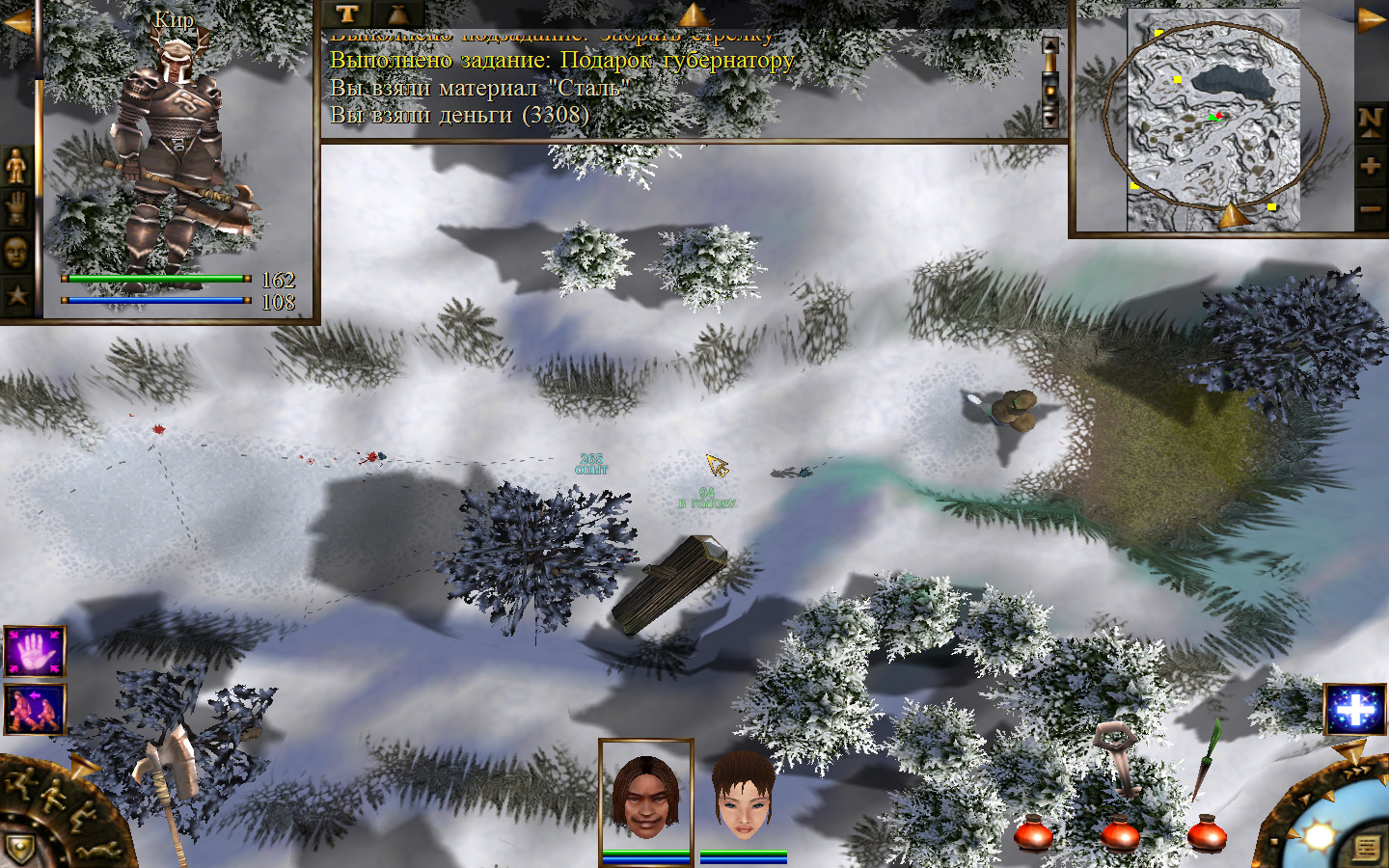Zoom out the minimap with the minus button
The height and width of the screenshot is (868, 1389).
[x=1371, y=208]
